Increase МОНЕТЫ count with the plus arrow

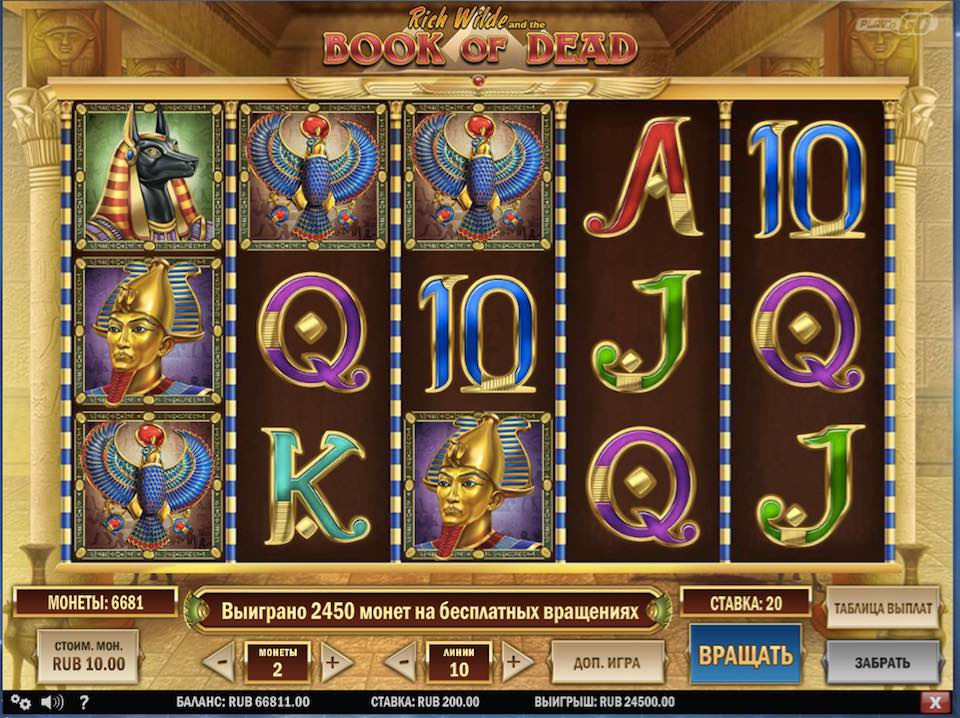point(336,662)
